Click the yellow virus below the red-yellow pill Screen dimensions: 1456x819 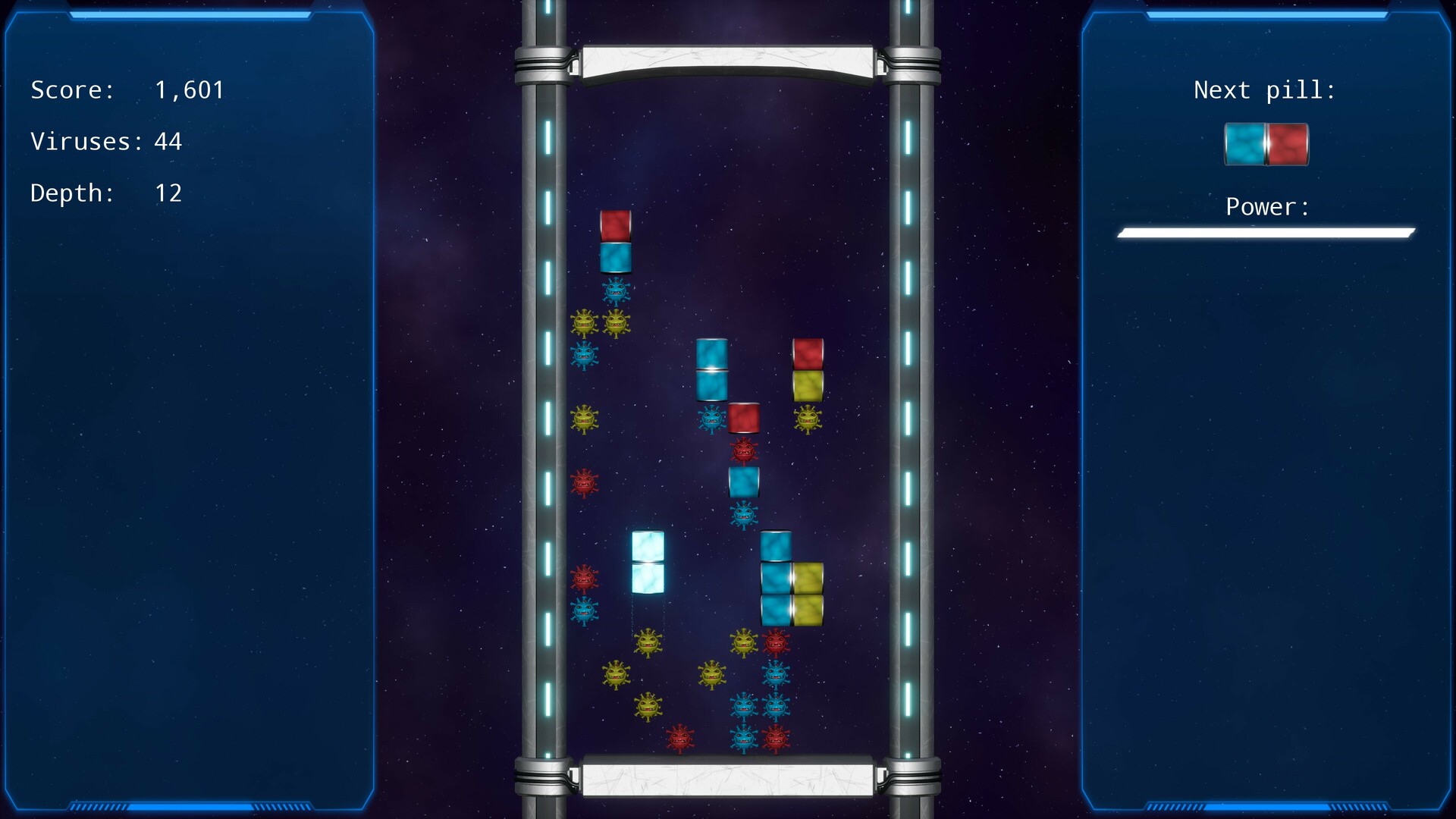[x=806, y=417]
